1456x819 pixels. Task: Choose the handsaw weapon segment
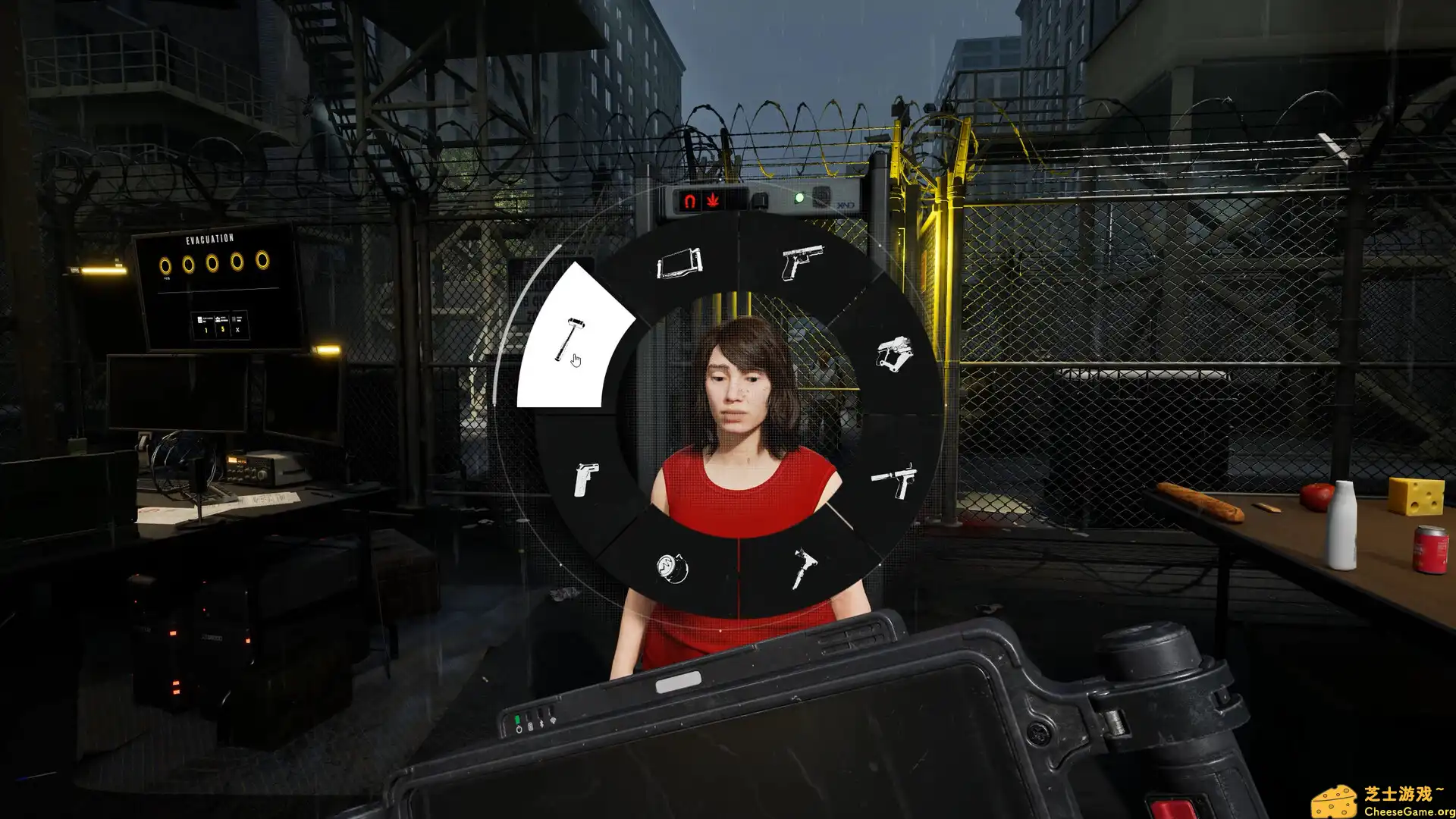click(x=679, y=264)
